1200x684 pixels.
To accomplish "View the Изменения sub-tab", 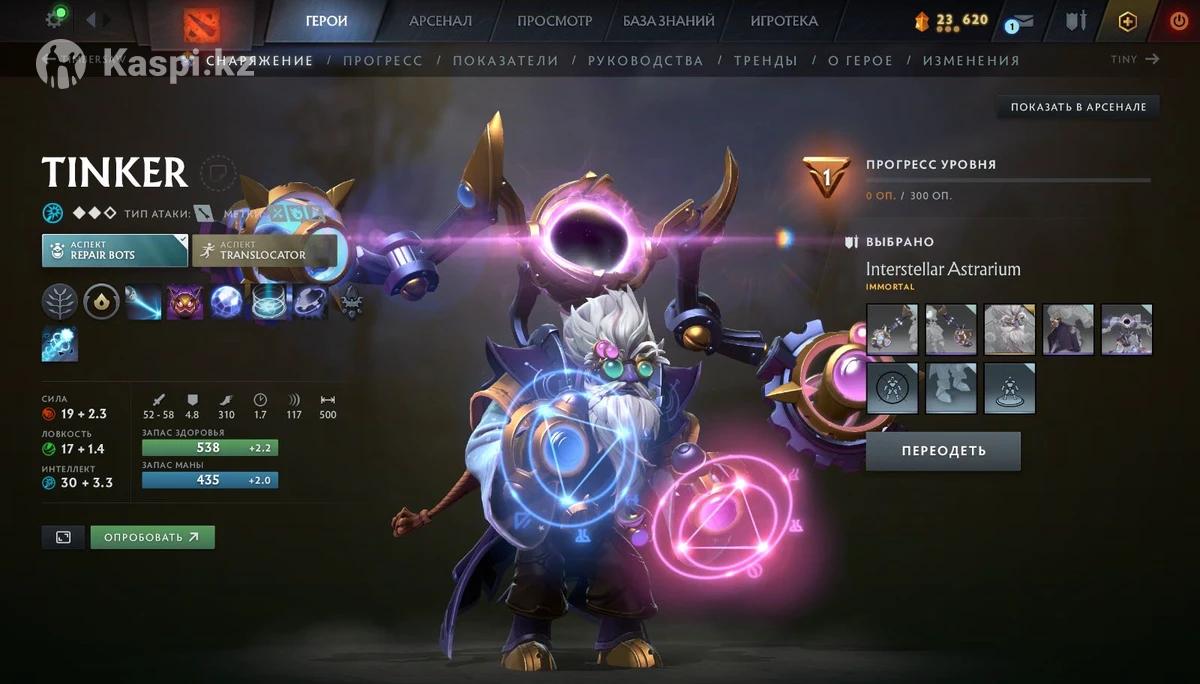I will pos(970,61).
